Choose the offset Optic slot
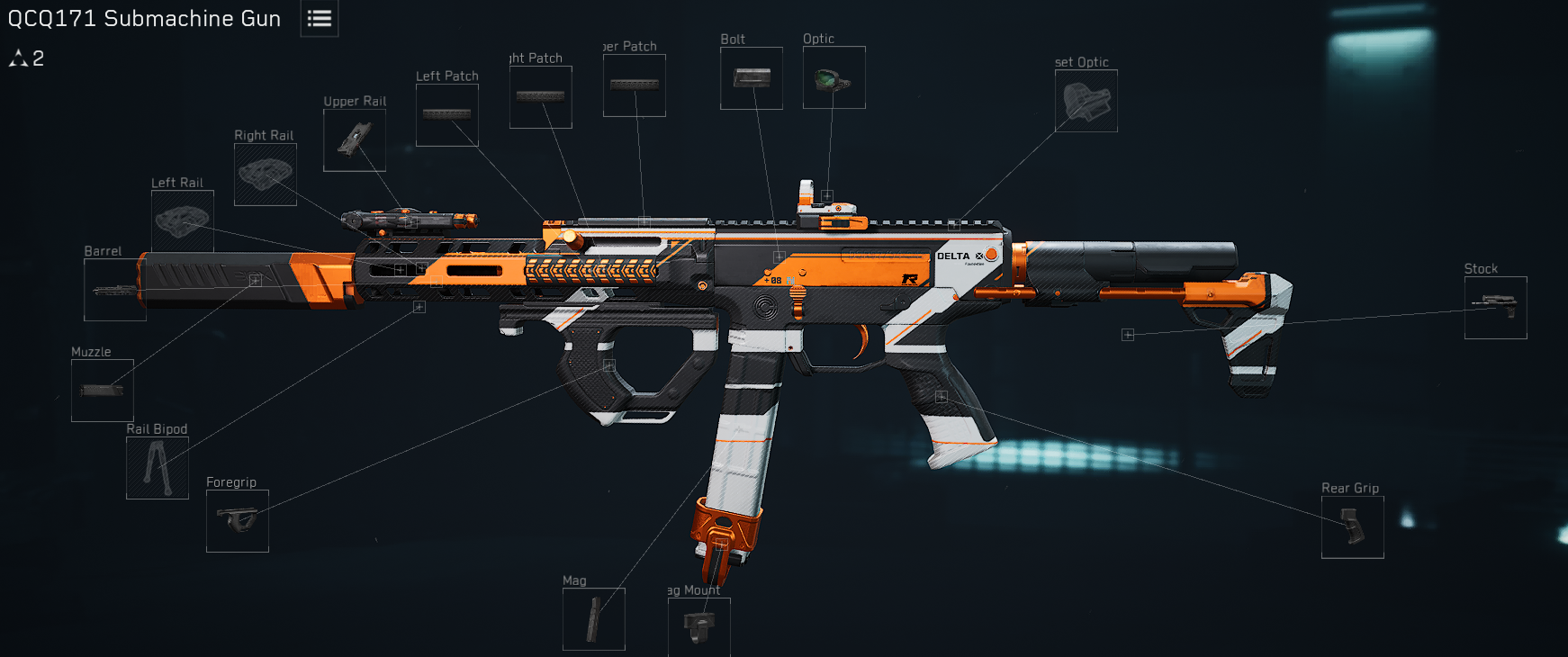This screenshot has width=1568, height=657. pyautogui.click(x=1086, y=101)
